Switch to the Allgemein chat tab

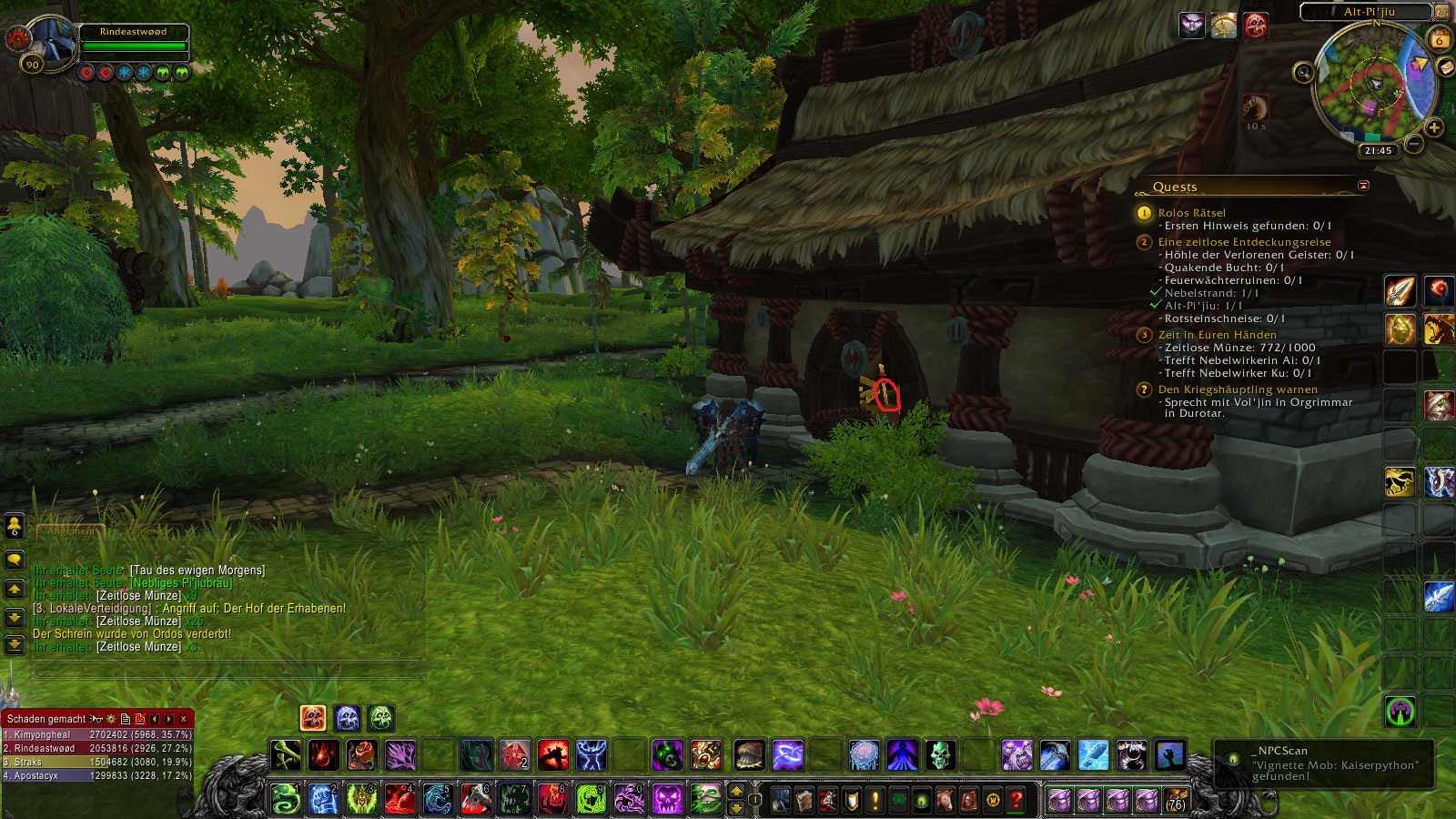click(70, 531)
